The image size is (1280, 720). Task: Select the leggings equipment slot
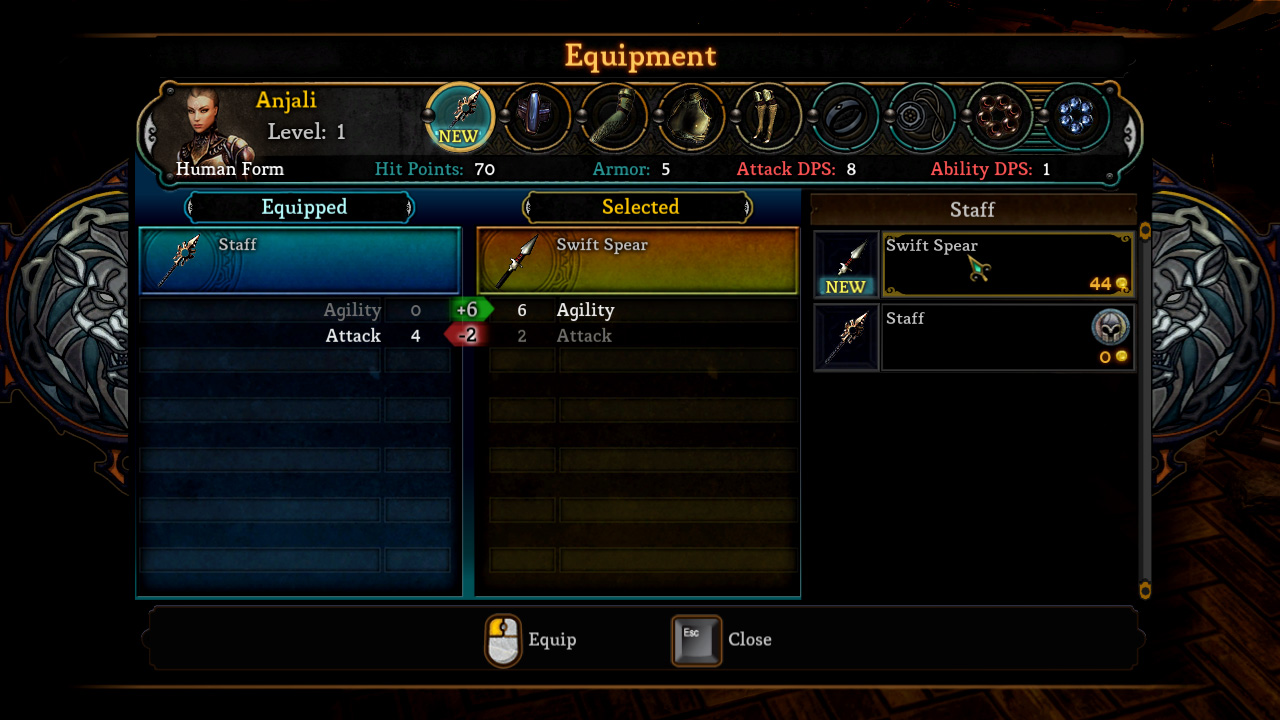[x=768, y=115]
